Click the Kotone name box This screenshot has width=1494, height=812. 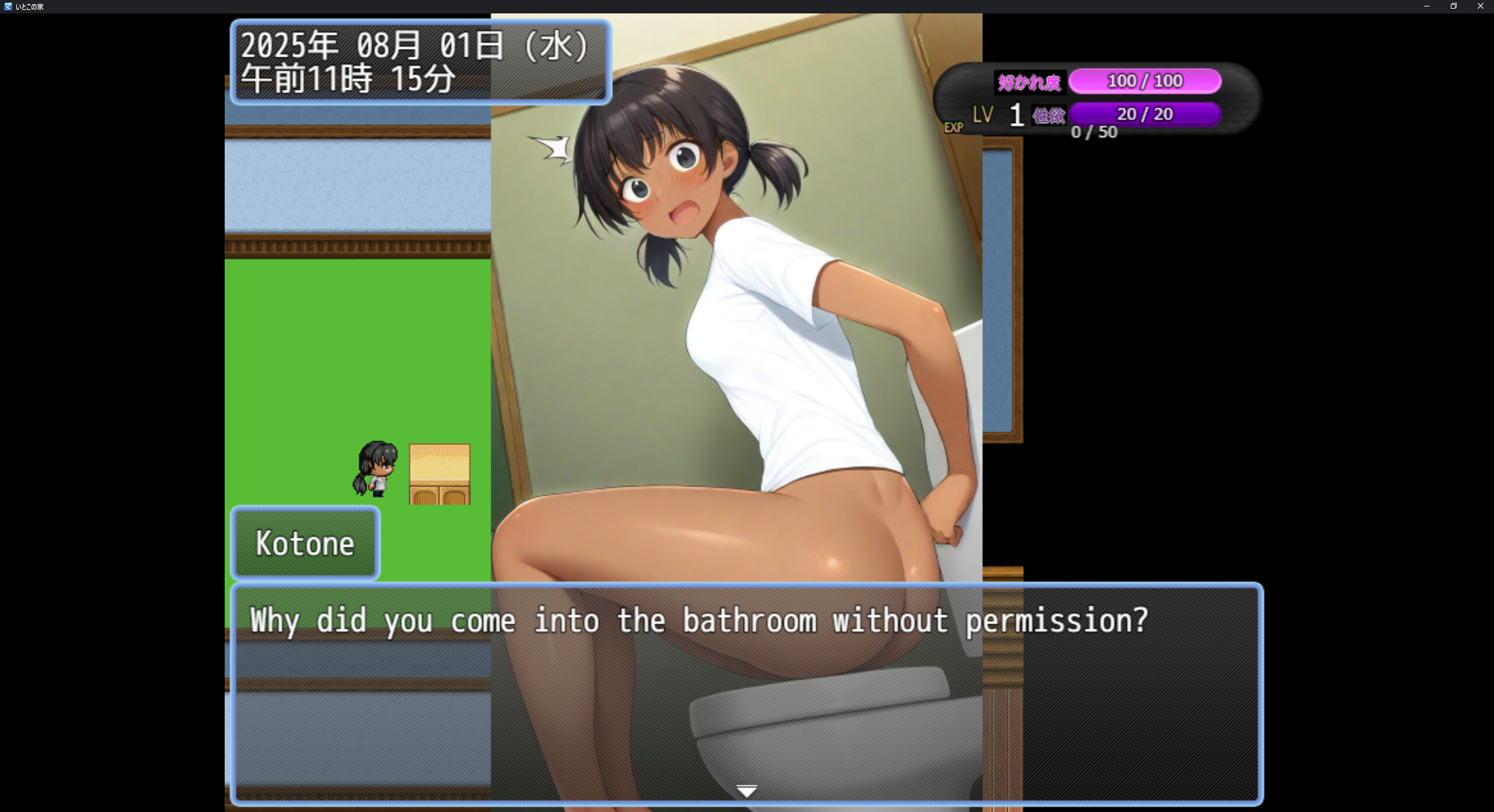pos(305,542)
